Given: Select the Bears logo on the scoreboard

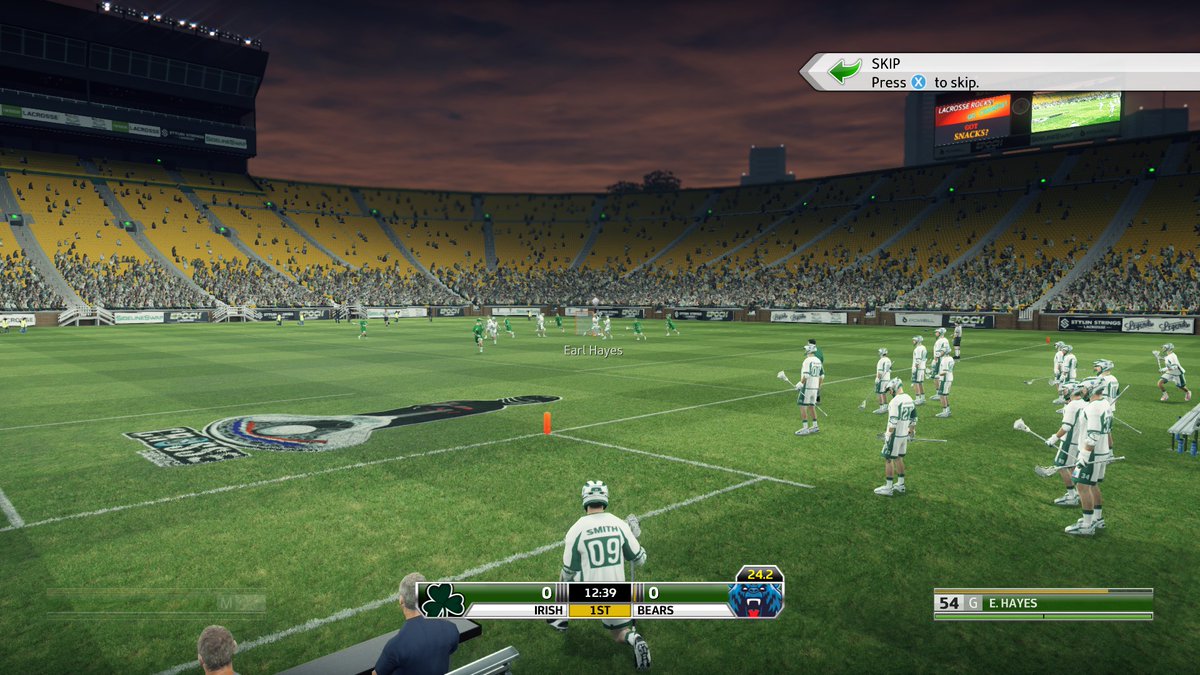Looking at the screenshot, I should click(755, 599).
